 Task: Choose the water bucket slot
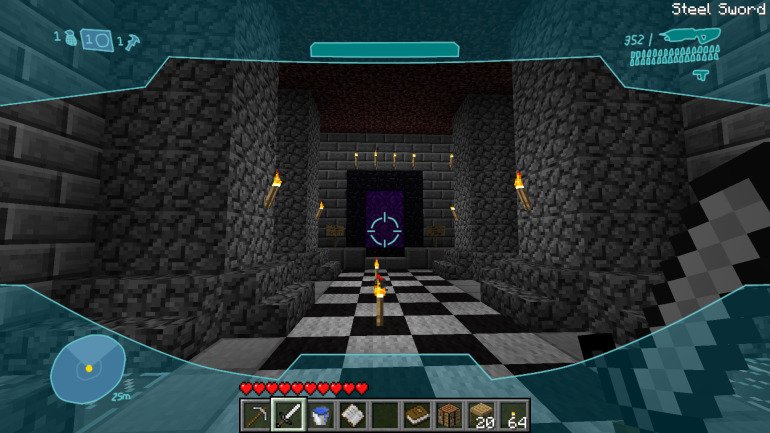pyautogui.click(x=322, y=414)
